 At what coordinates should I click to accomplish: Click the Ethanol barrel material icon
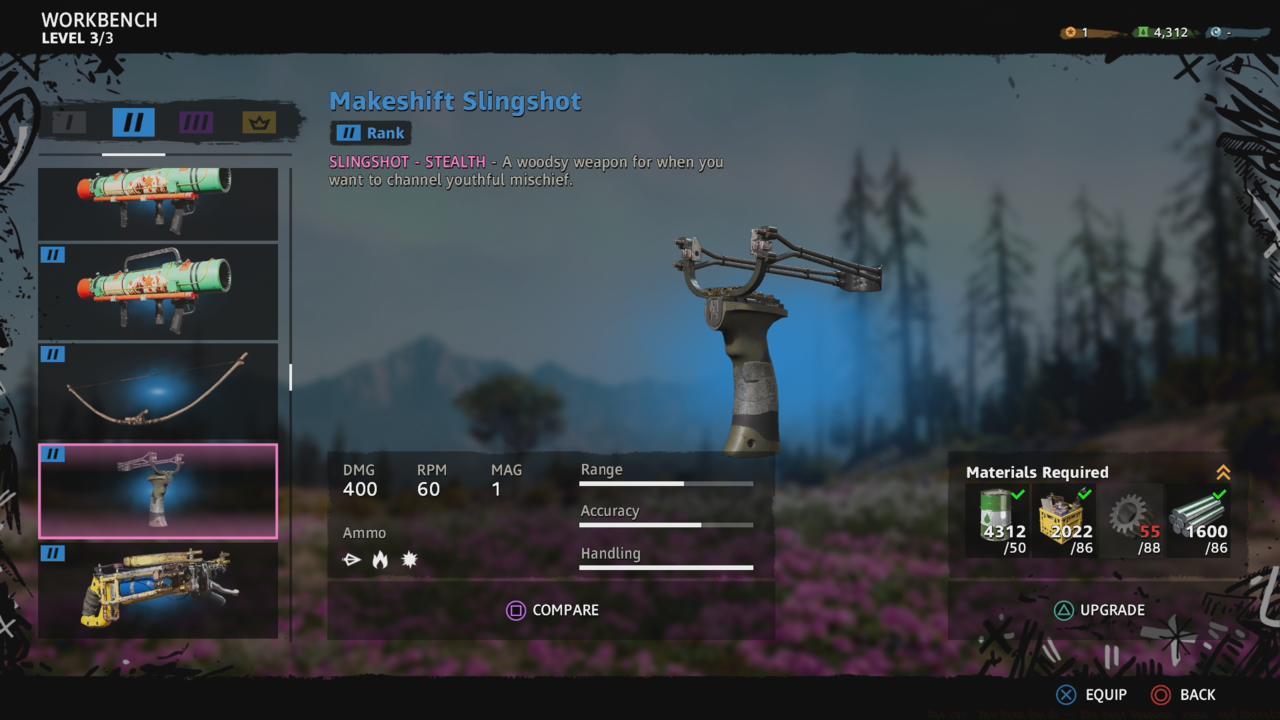996,515
